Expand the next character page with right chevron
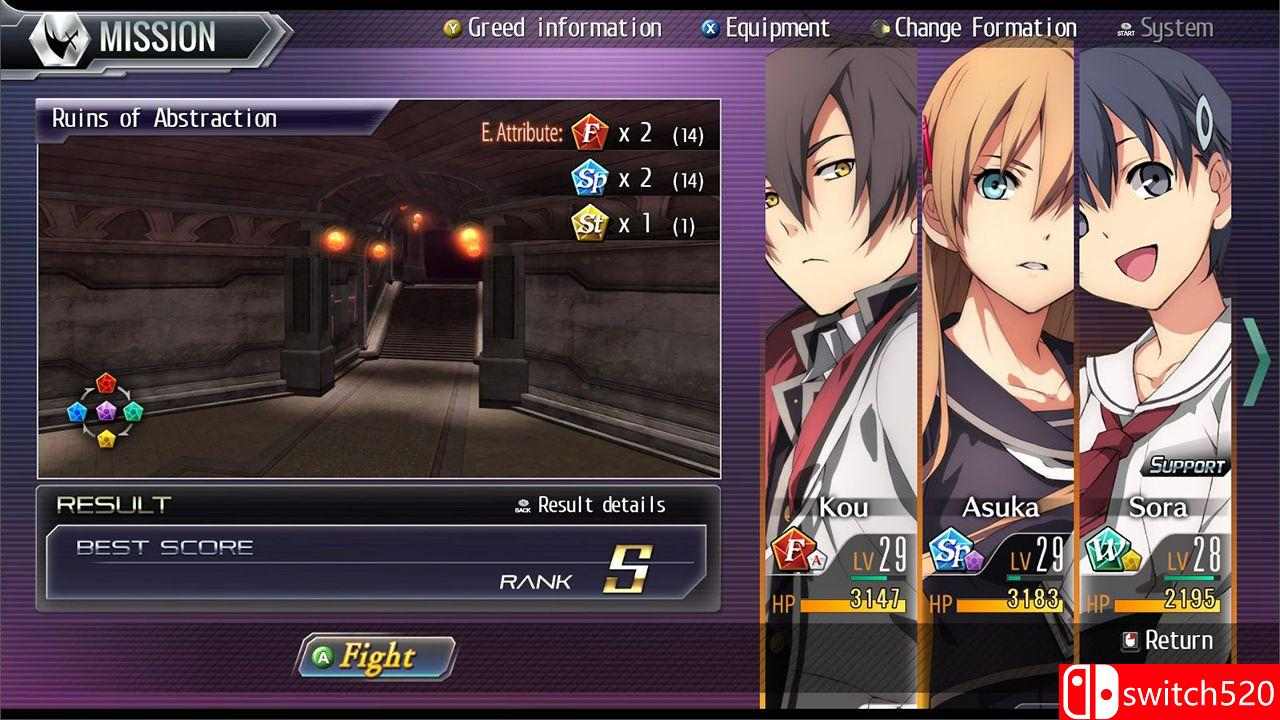The height and width of the screenshot is (720, 1280). (1259, 360)
